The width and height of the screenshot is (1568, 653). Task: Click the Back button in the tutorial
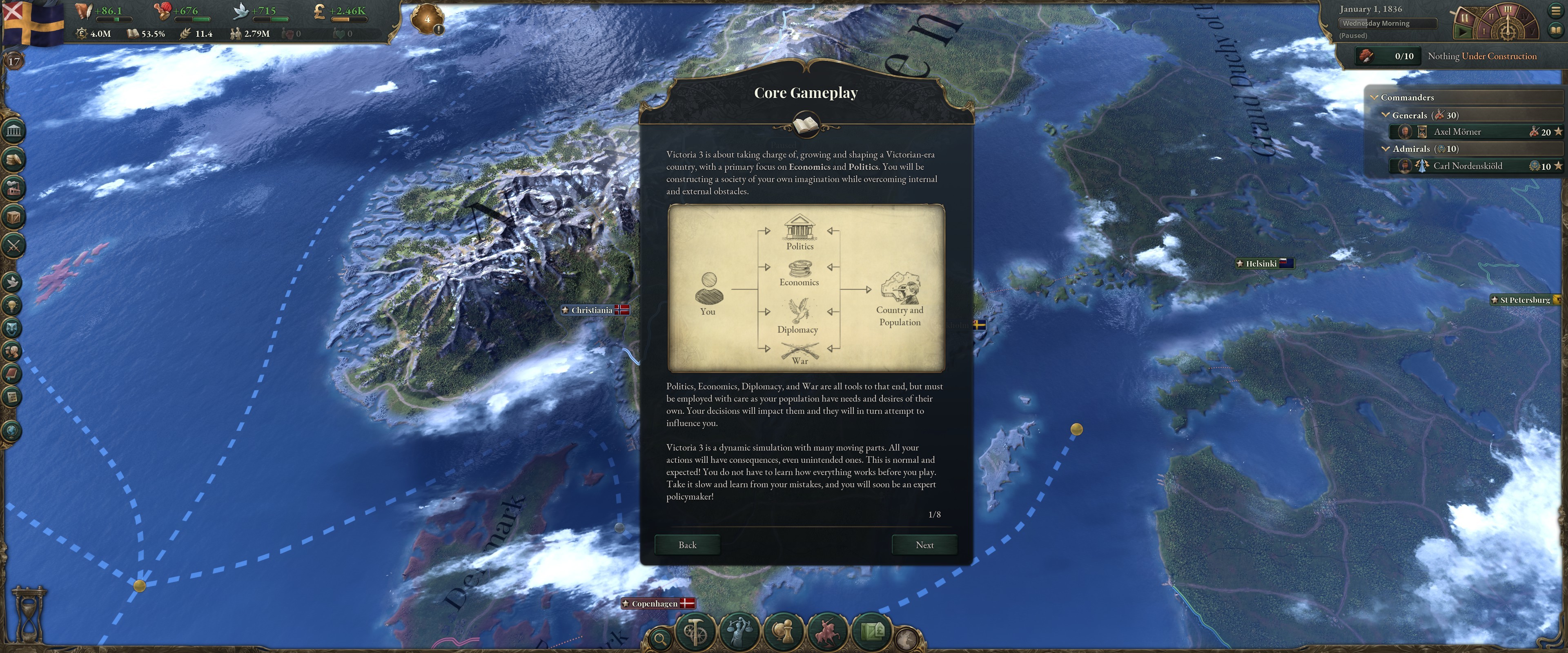(x=687, y=545)
